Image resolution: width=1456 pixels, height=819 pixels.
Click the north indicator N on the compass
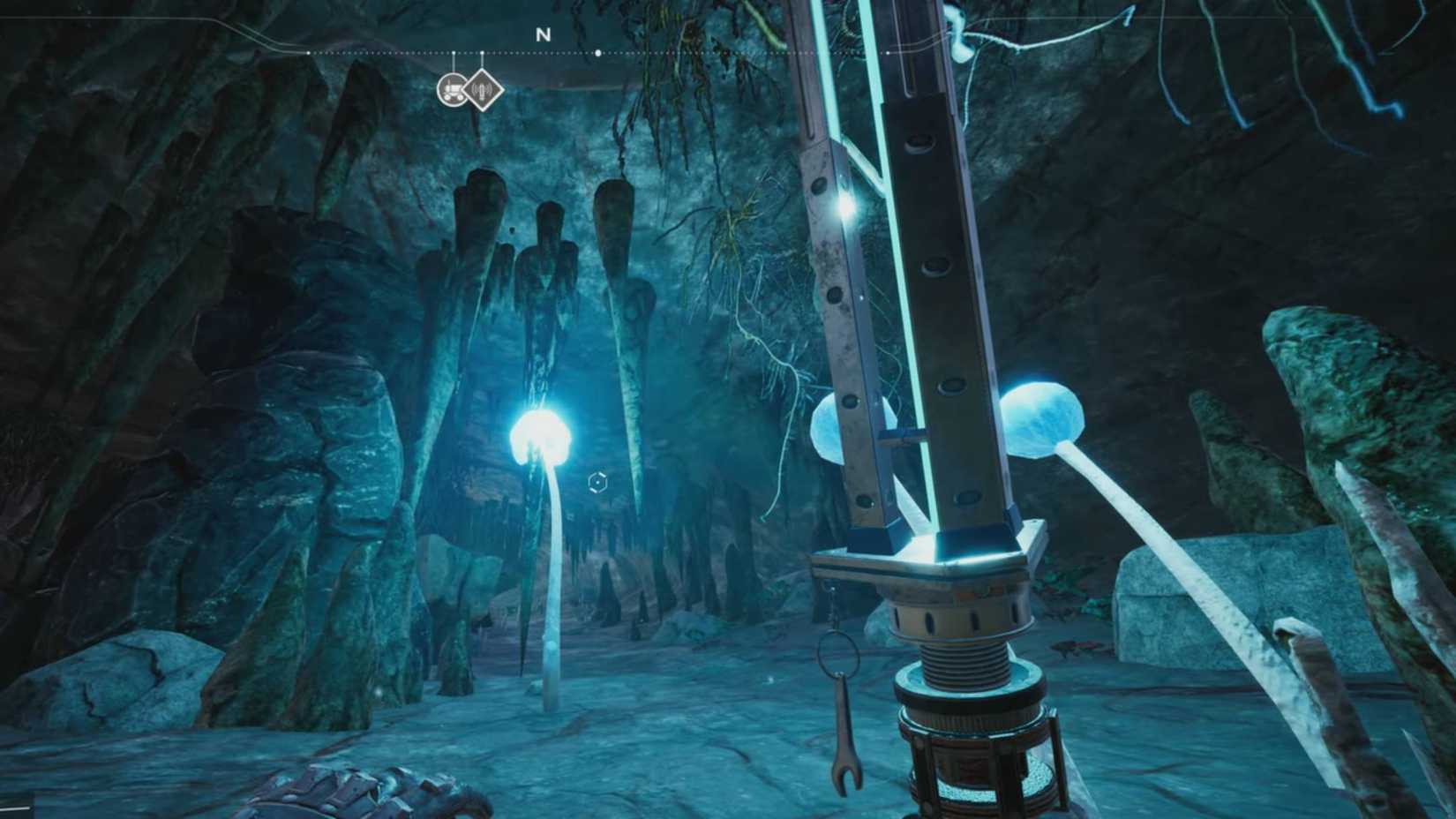point(543,35)
